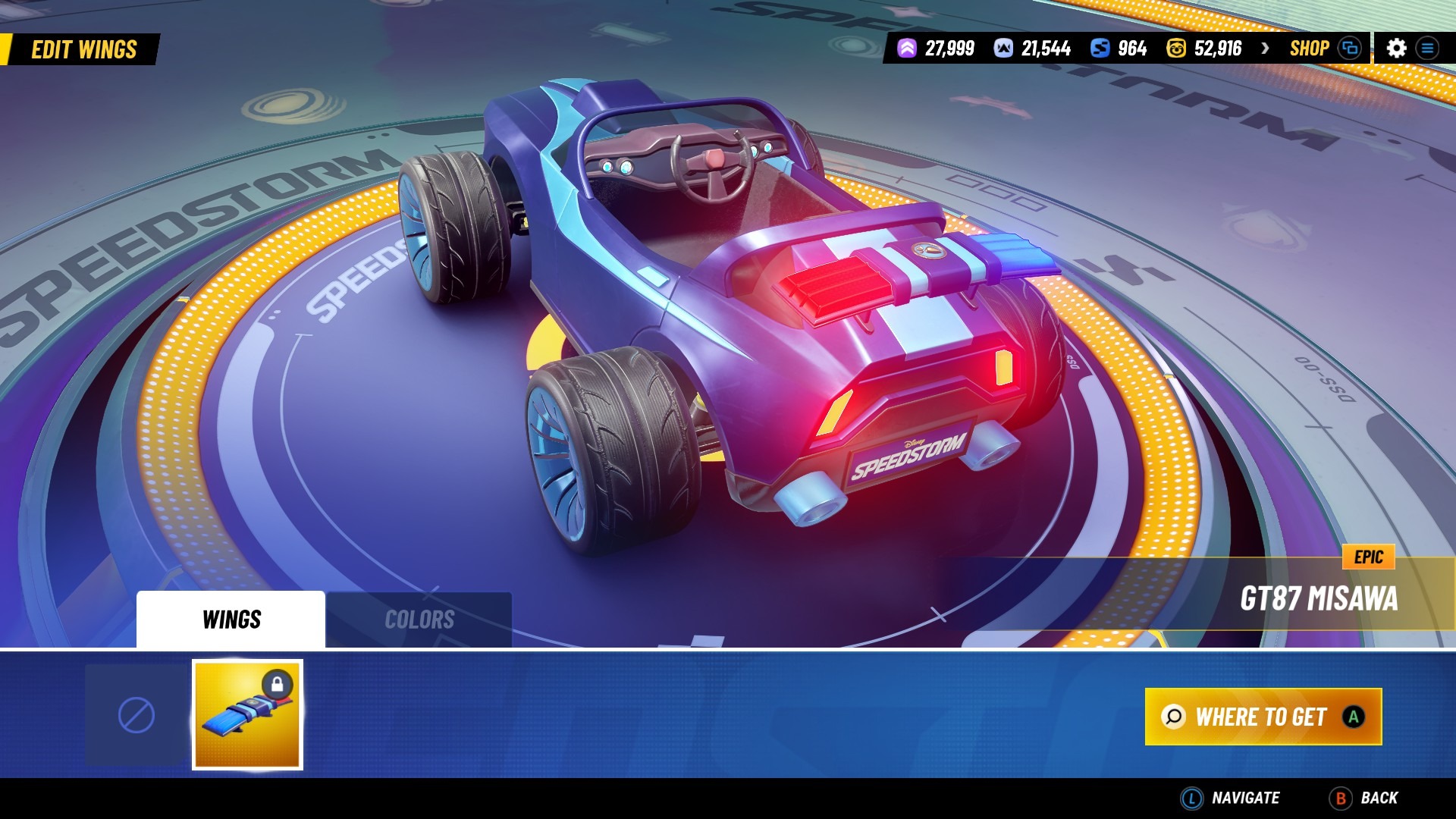Open settings via the gear icon

[x=1396, y=49]
